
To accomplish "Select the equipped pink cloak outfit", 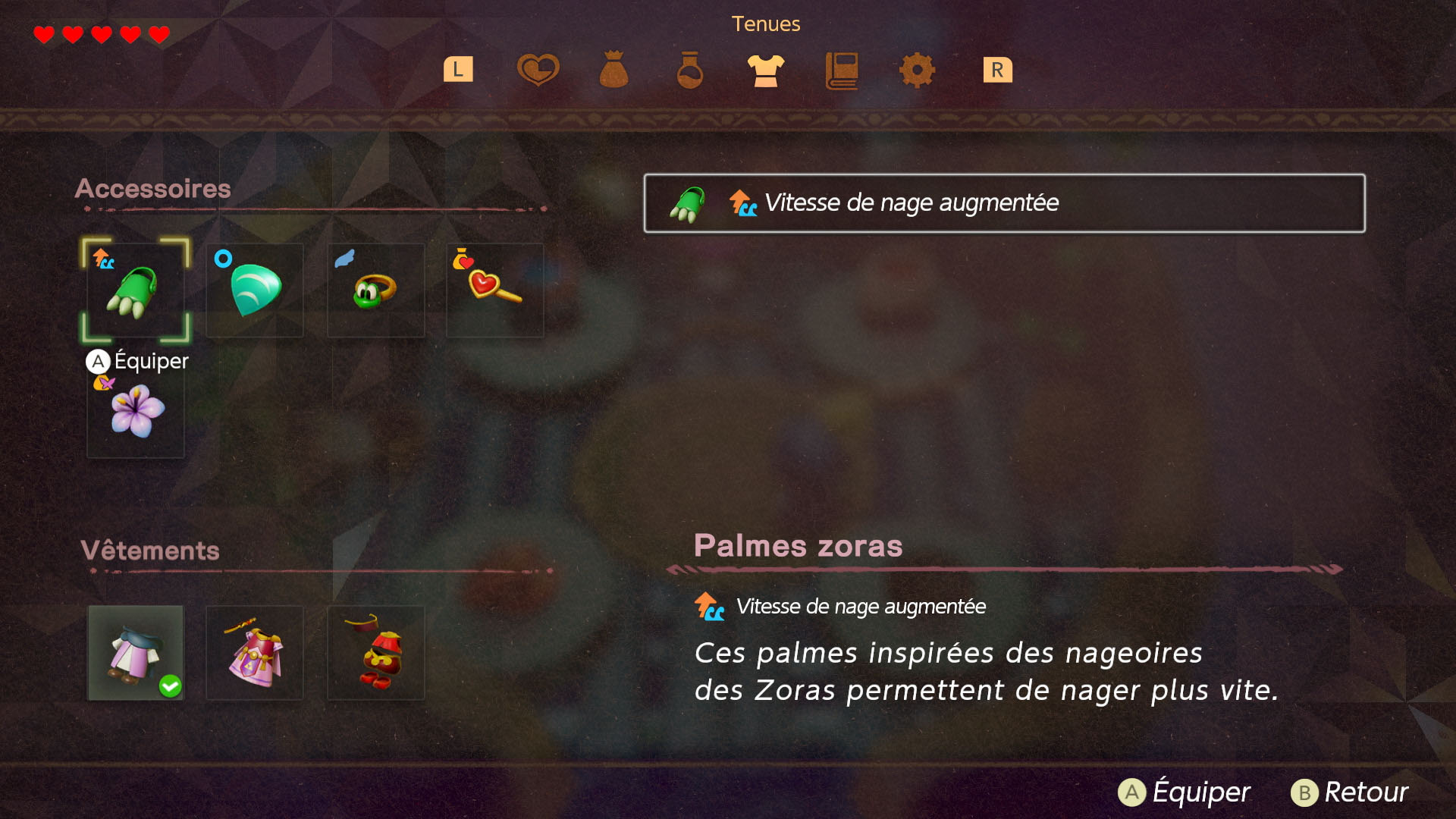I will [136, 652].
